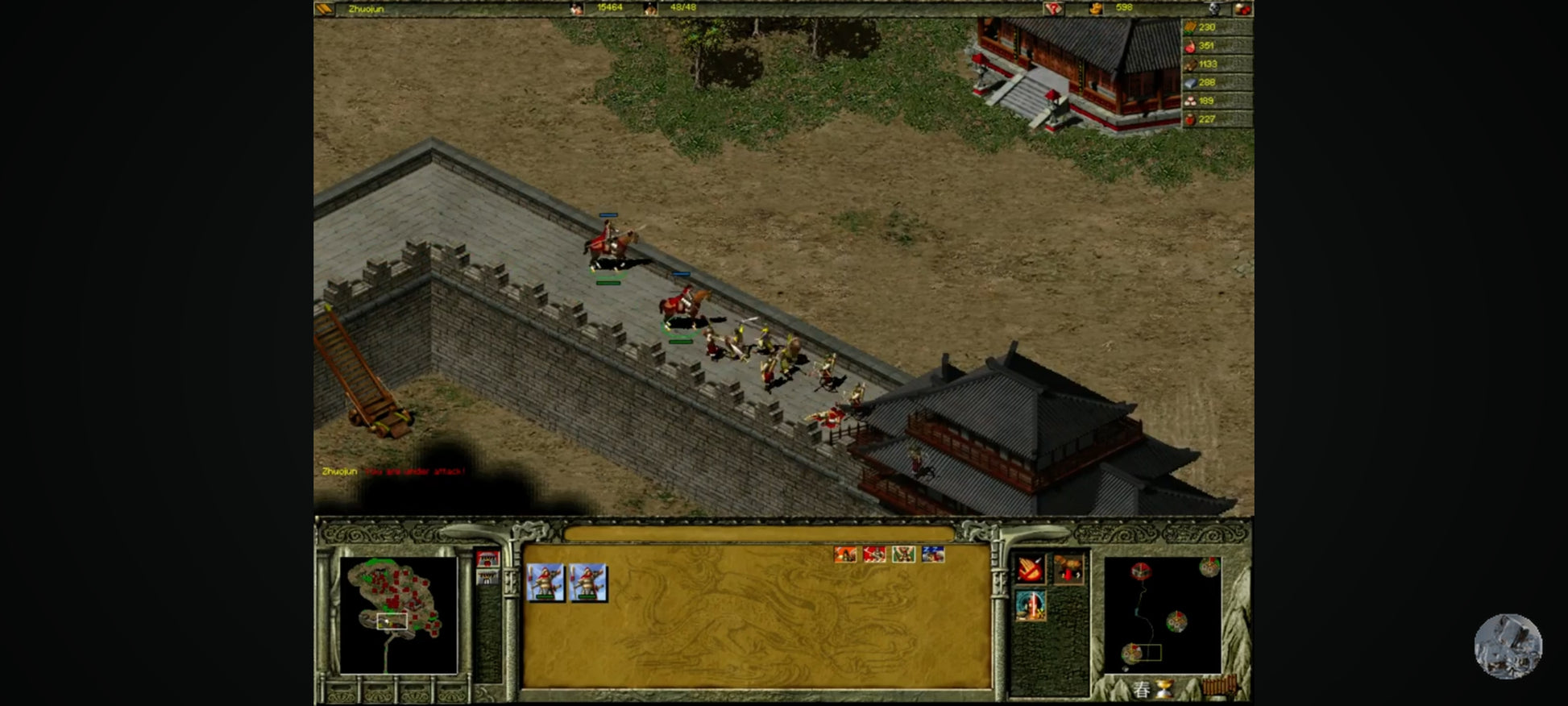
Task: Set the sleeping 'Zz' stance icon
Action: (x=933, y=554)
